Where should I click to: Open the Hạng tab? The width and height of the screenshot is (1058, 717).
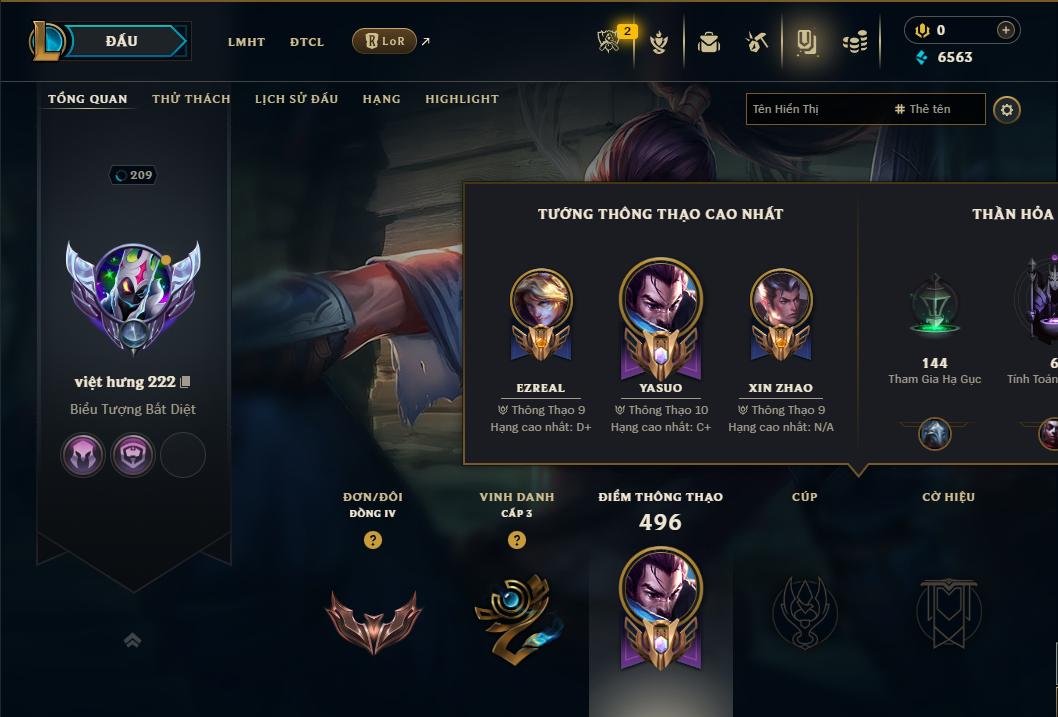click(382, 99)
